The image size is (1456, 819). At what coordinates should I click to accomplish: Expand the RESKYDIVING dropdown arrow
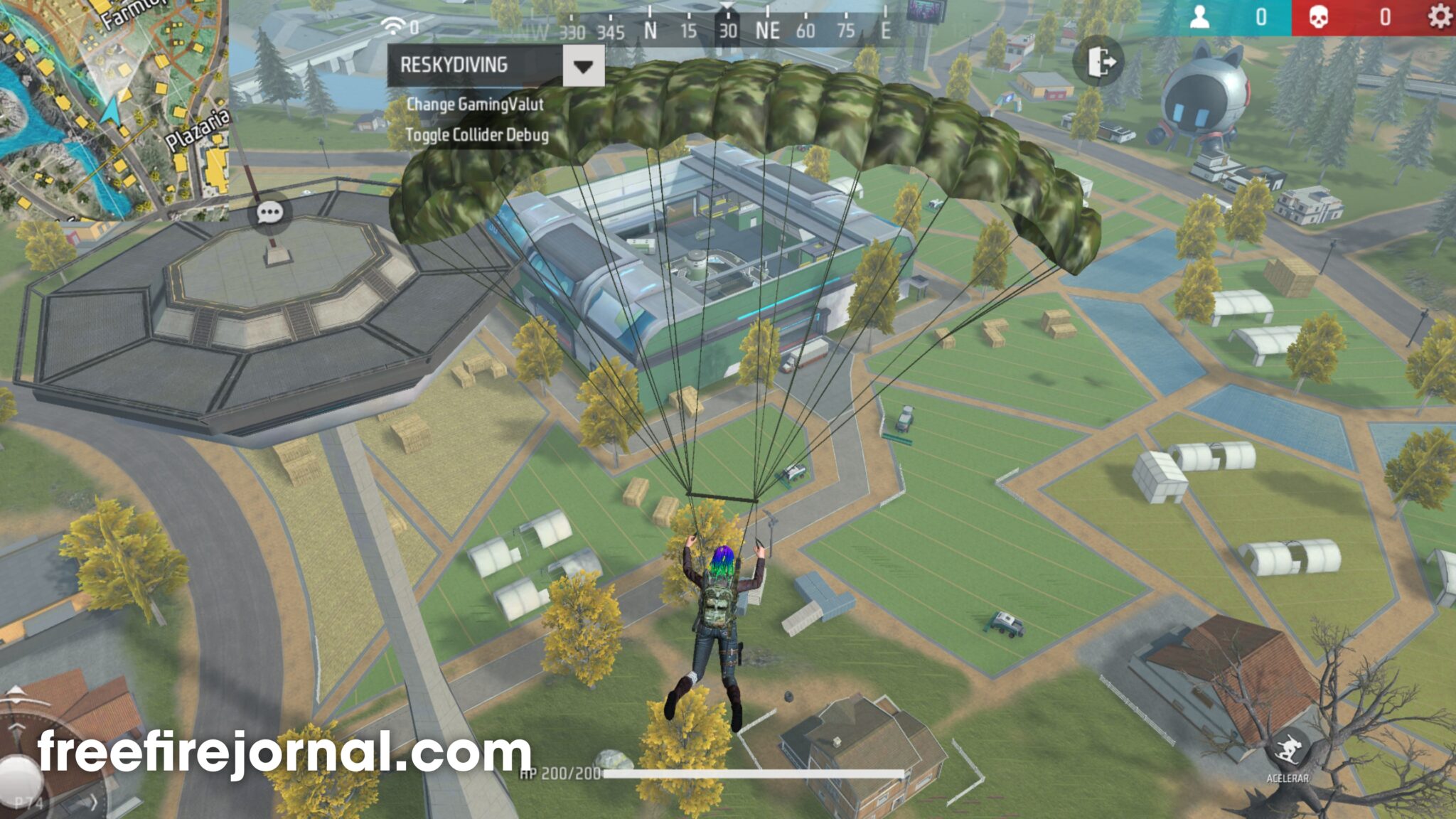coord(583,66)
